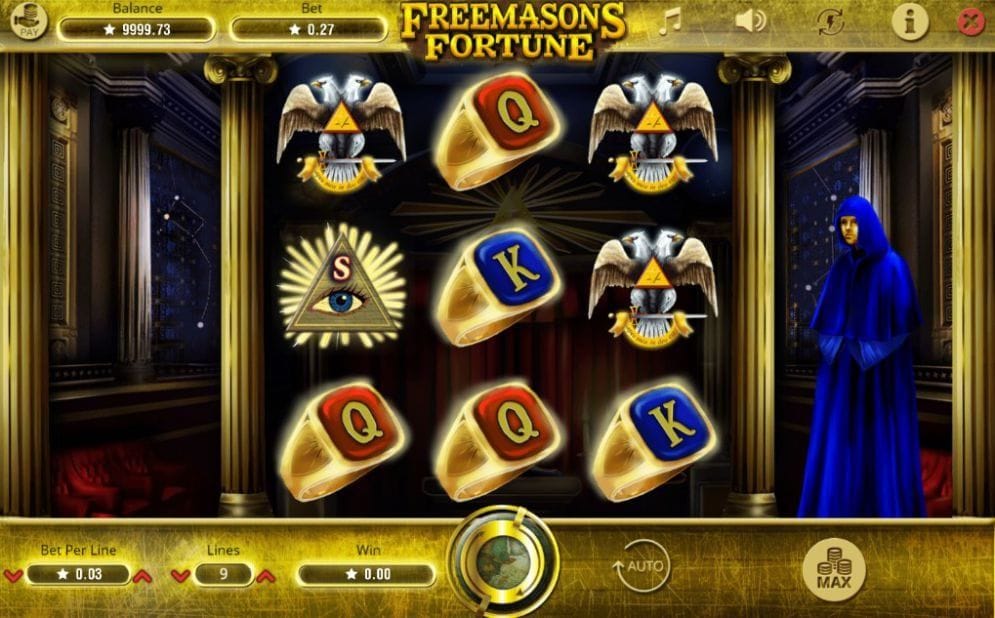Close the game with red X
This screenshot has width=995, height=618.
coord(971,21)
